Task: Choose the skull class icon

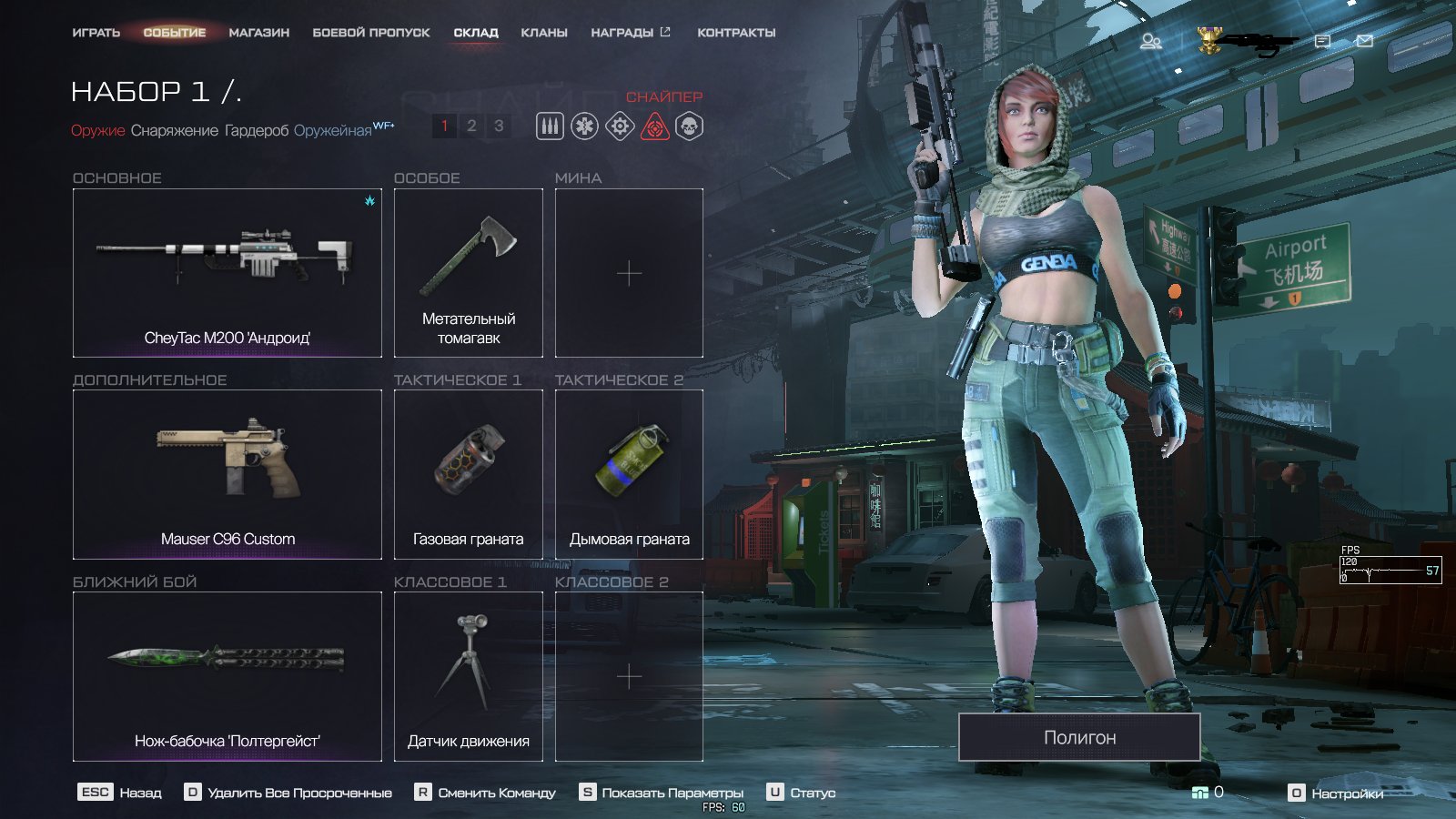Action: (690, 126)
